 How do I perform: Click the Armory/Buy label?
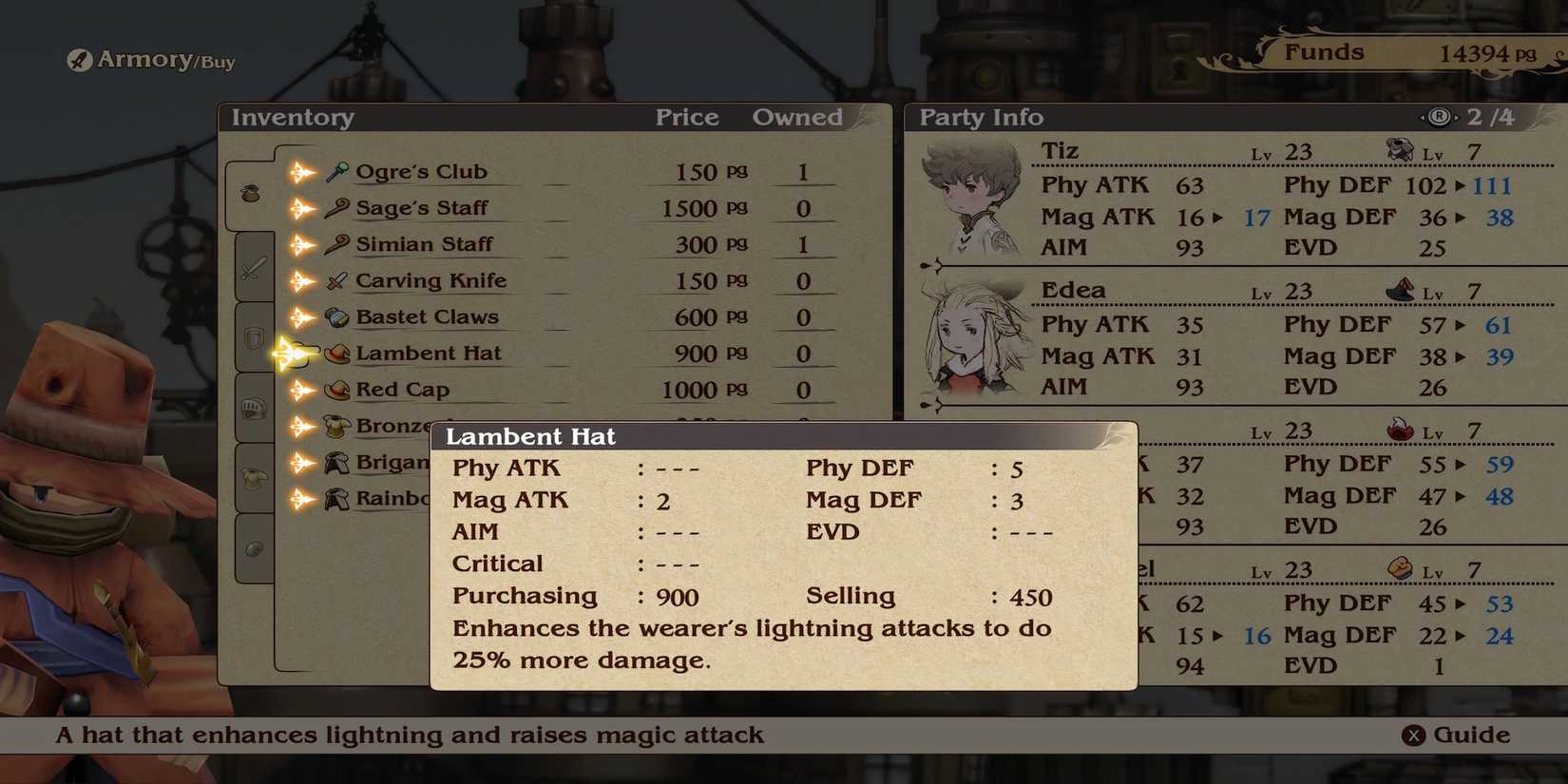149,61
